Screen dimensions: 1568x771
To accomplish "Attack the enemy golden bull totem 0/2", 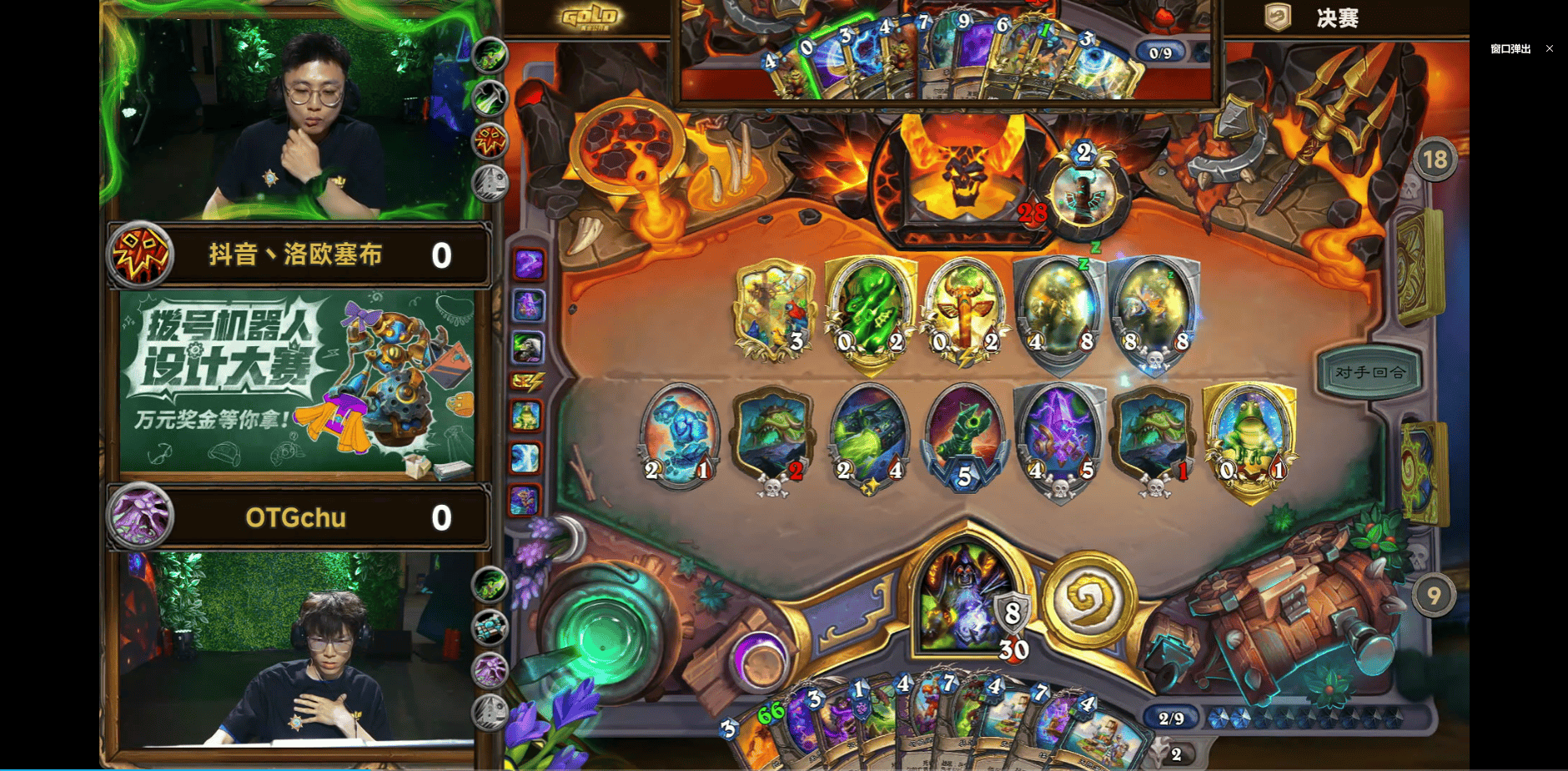I will click(964, 311).
